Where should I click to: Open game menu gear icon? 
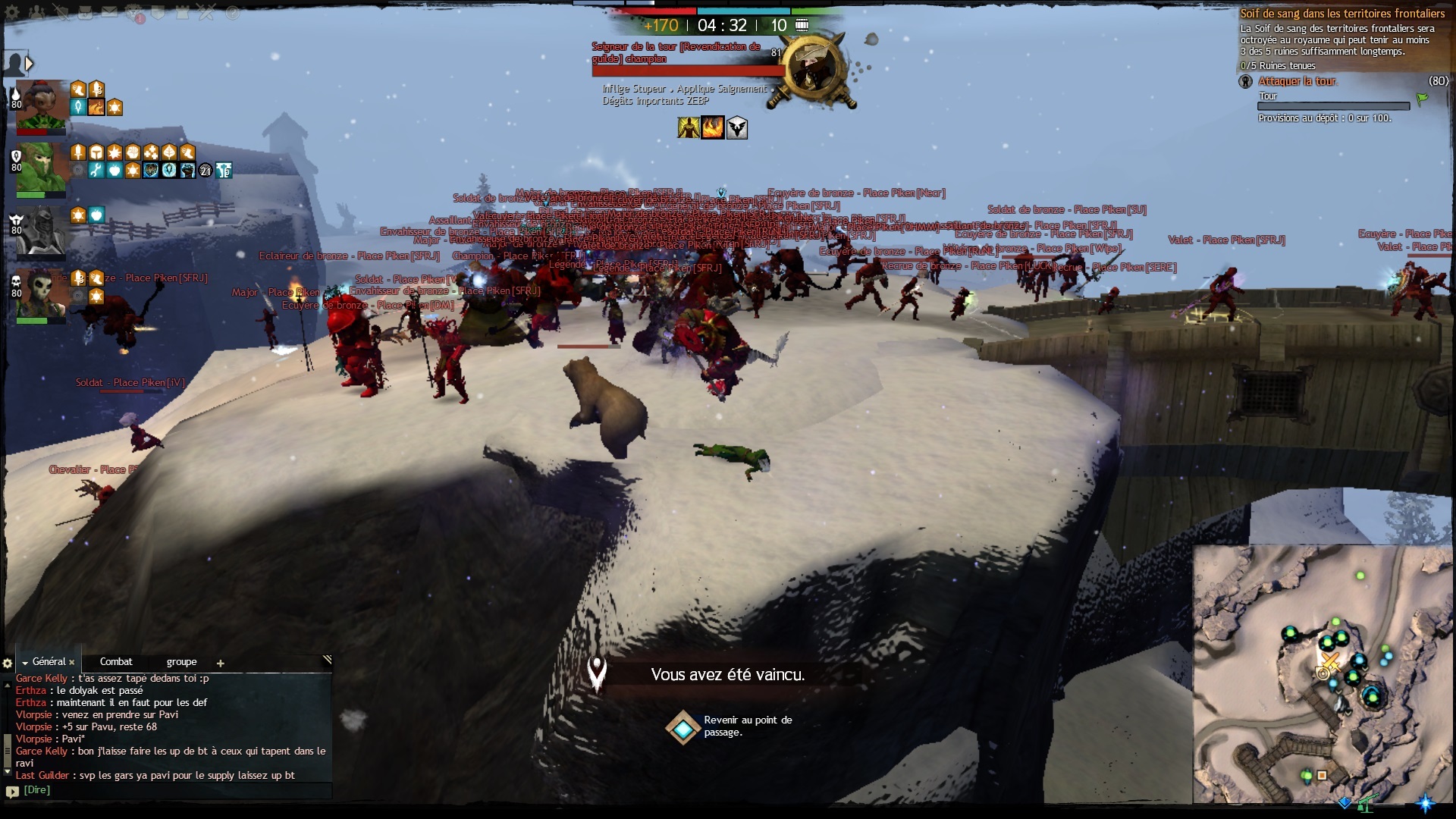pyautogui.click(x=12, y=12)
